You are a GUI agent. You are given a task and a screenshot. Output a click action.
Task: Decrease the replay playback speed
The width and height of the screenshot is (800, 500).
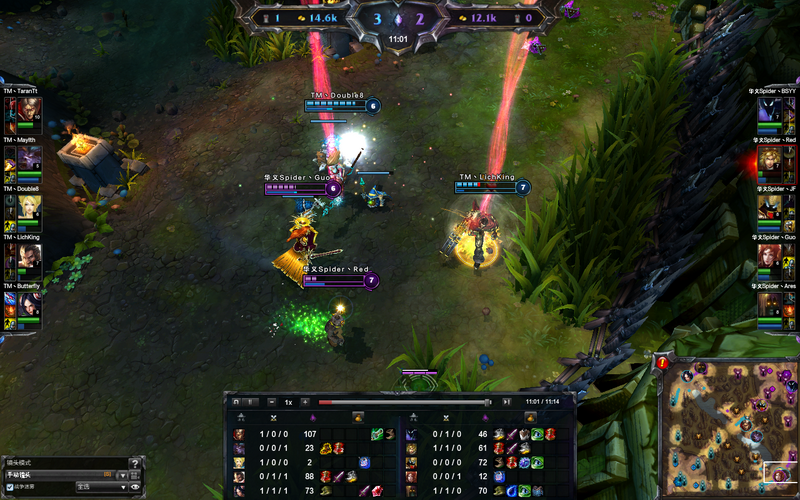(273, 402)
